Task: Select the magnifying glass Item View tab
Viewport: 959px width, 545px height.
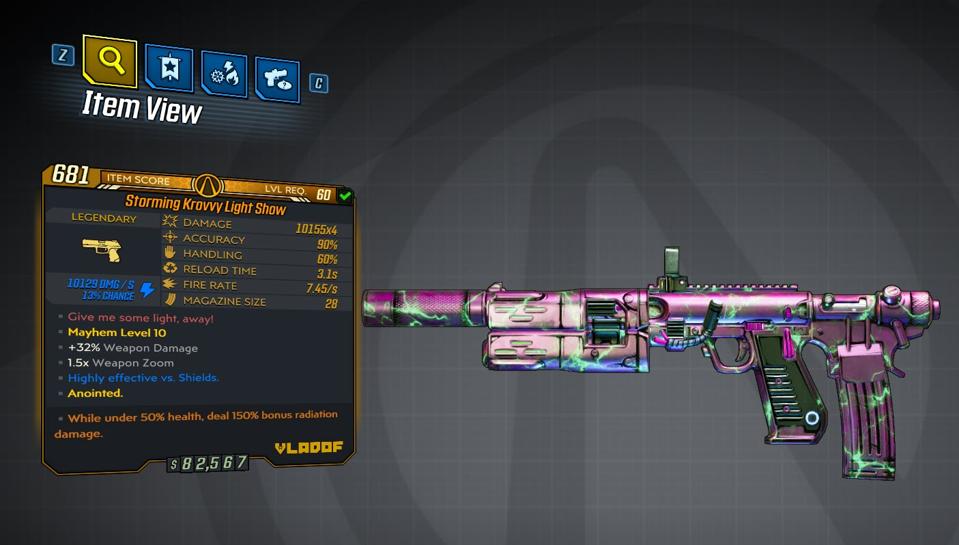Action: pos(110,61)
